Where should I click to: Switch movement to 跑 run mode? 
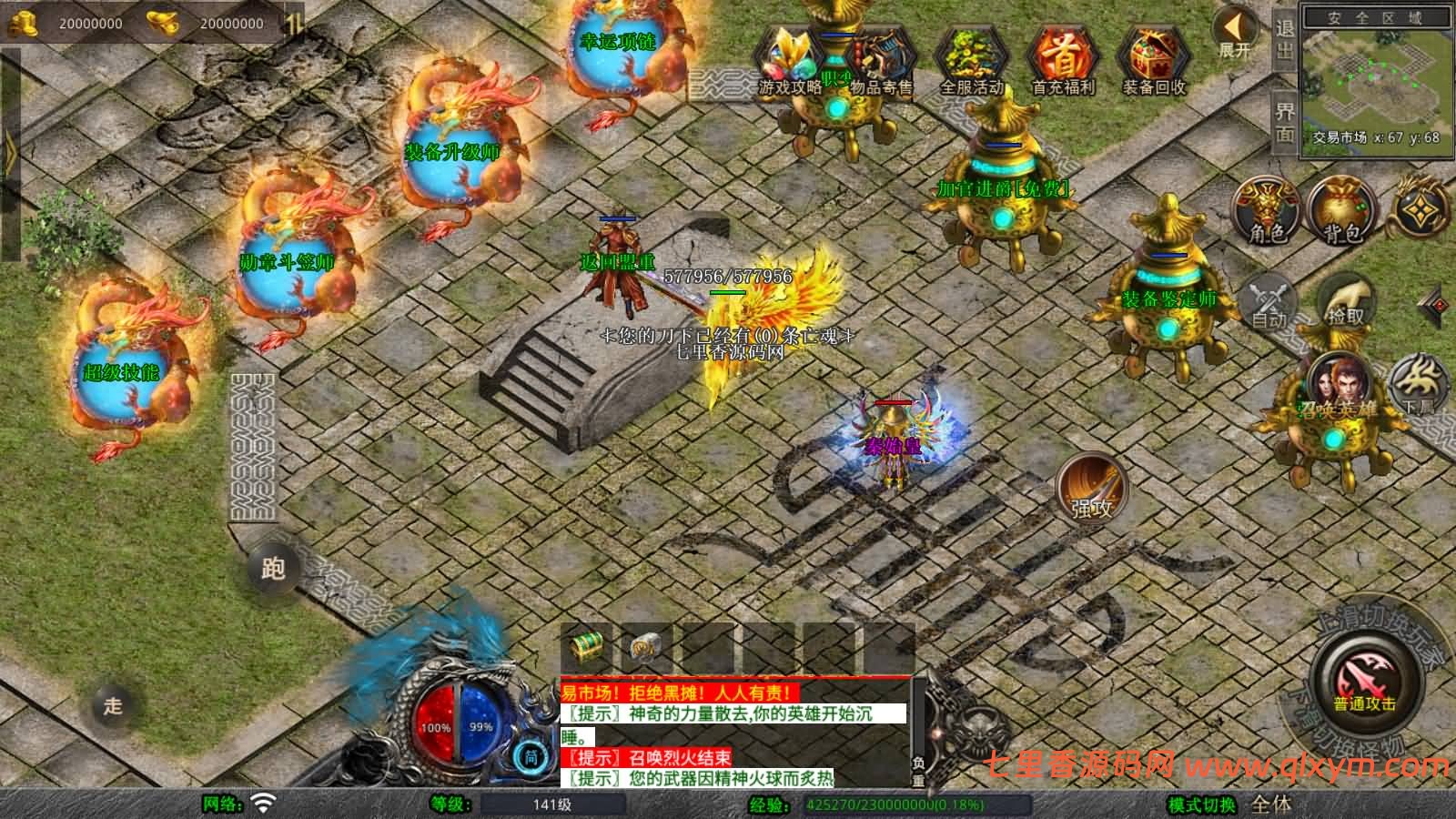pyautogui.click(x=273, y=569)
